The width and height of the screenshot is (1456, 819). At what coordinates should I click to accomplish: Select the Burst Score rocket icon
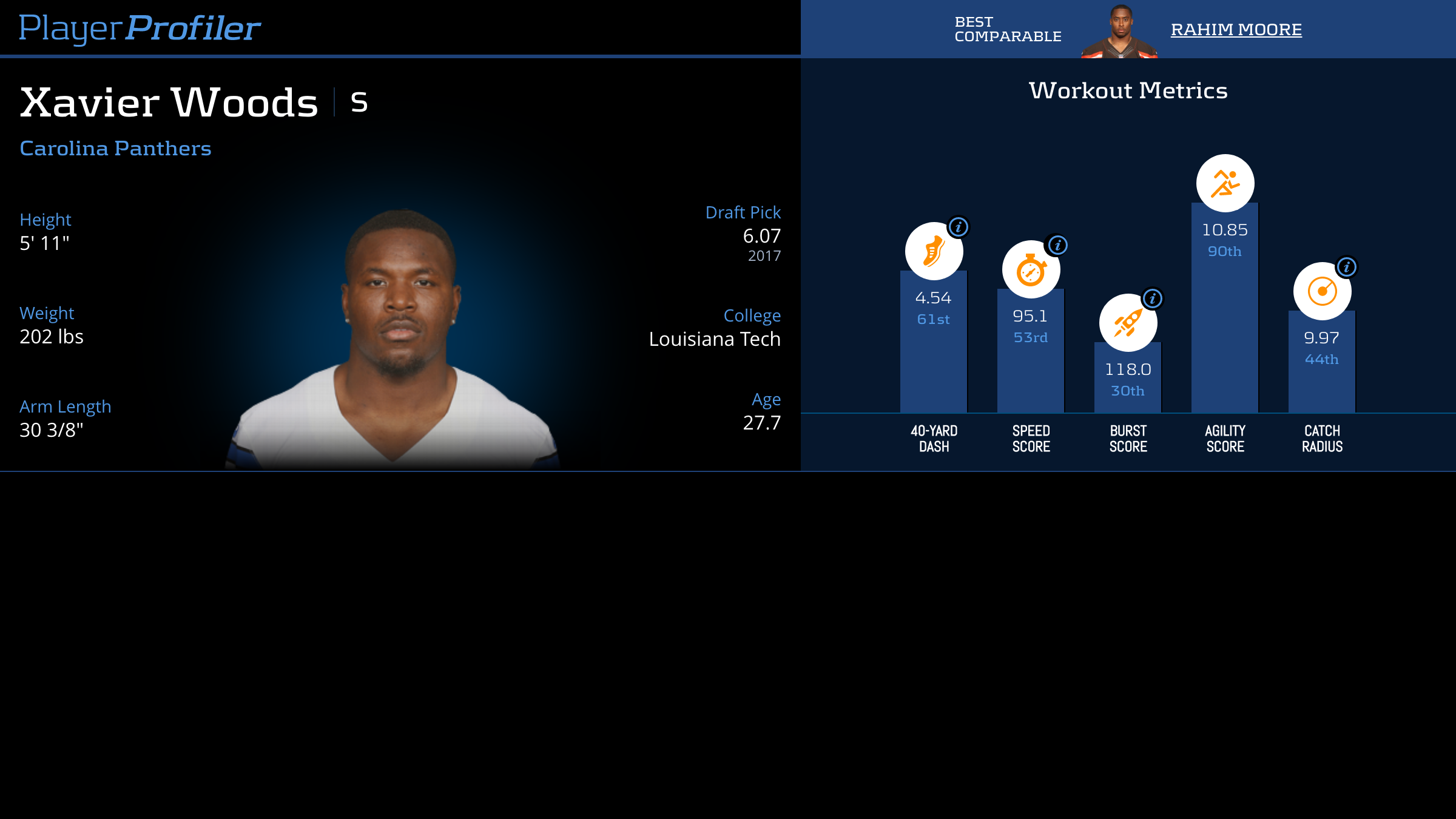(1127, 323)
